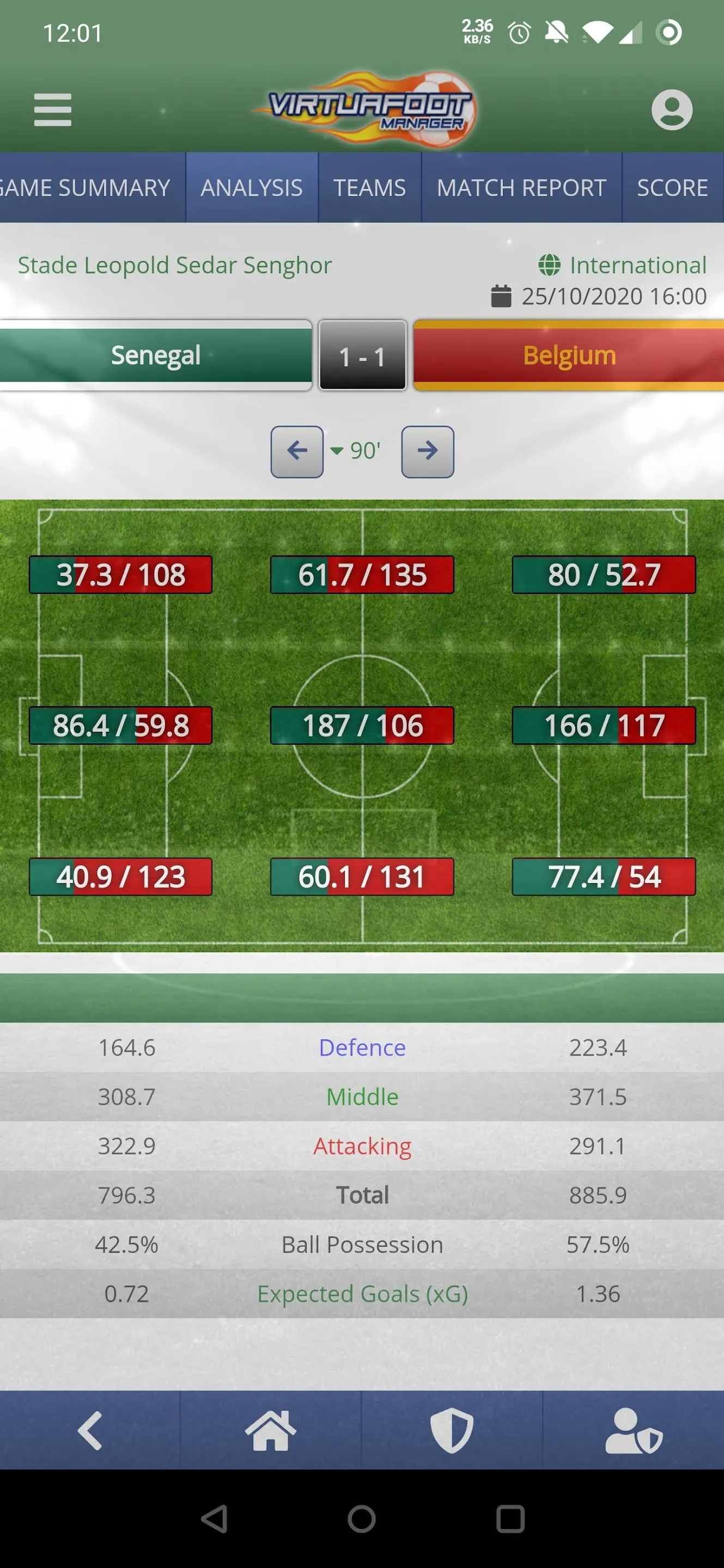Switch to the SCORE tab
The height and width of the screenshot is (1568, 724).
point(672,187)
